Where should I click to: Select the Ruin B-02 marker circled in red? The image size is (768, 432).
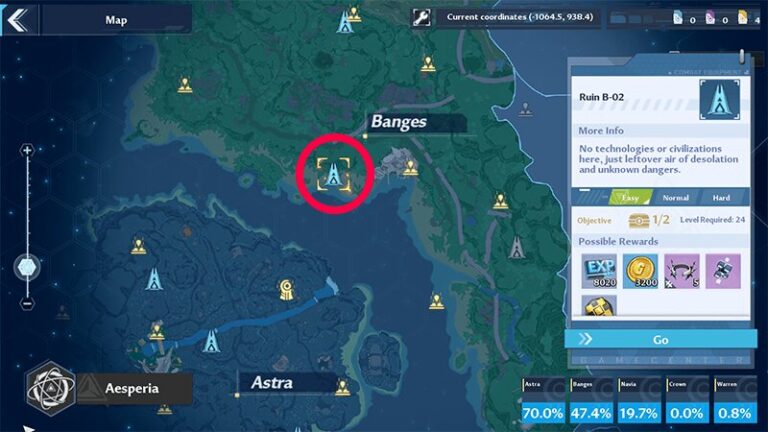[x=333, y=173]
